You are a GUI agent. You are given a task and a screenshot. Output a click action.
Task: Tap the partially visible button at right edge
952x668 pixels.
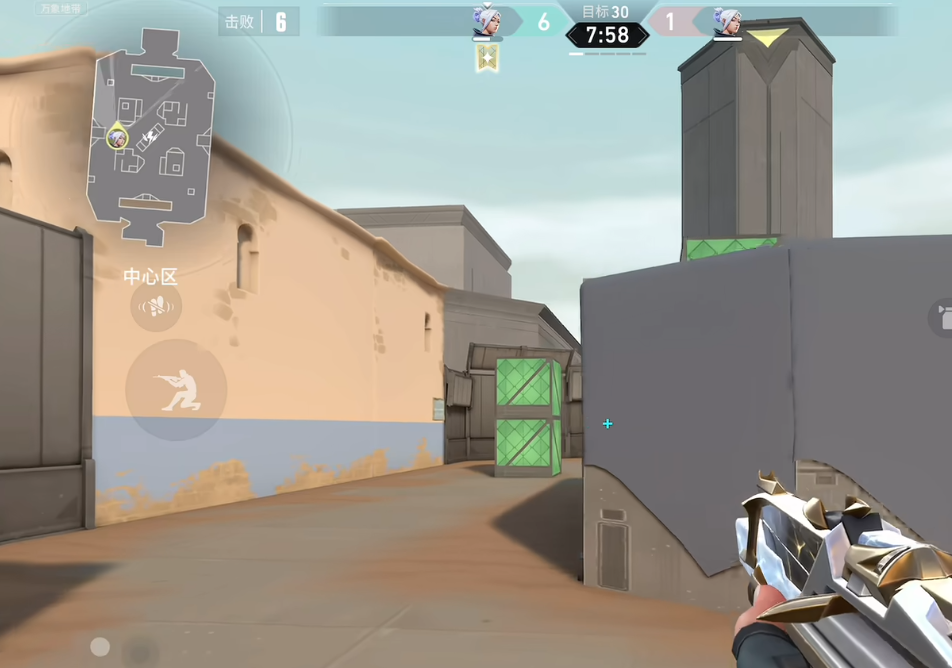[x=941, y=319]
